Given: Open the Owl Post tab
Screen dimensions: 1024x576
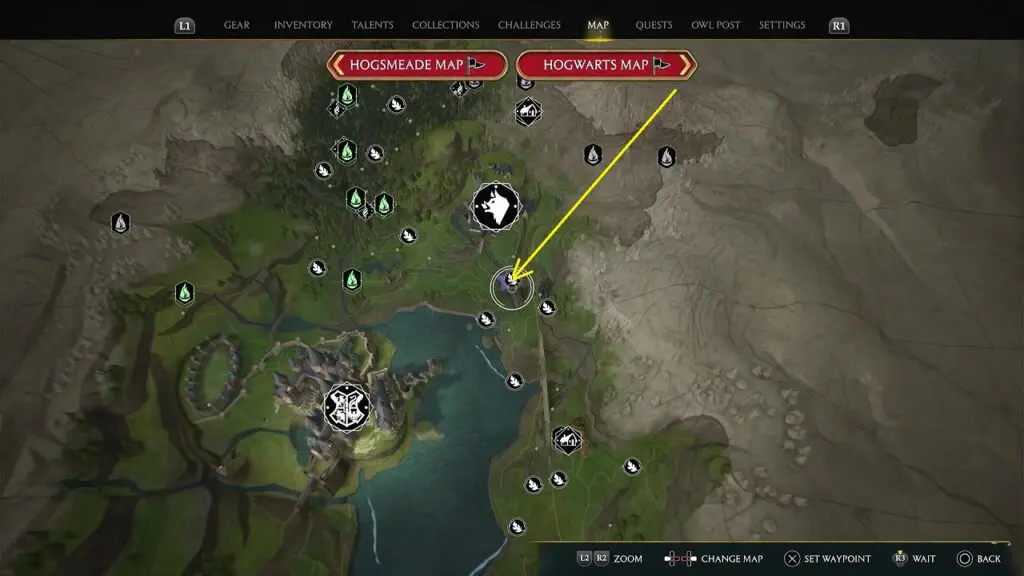Looking at the screenshot, I should 716,25.
